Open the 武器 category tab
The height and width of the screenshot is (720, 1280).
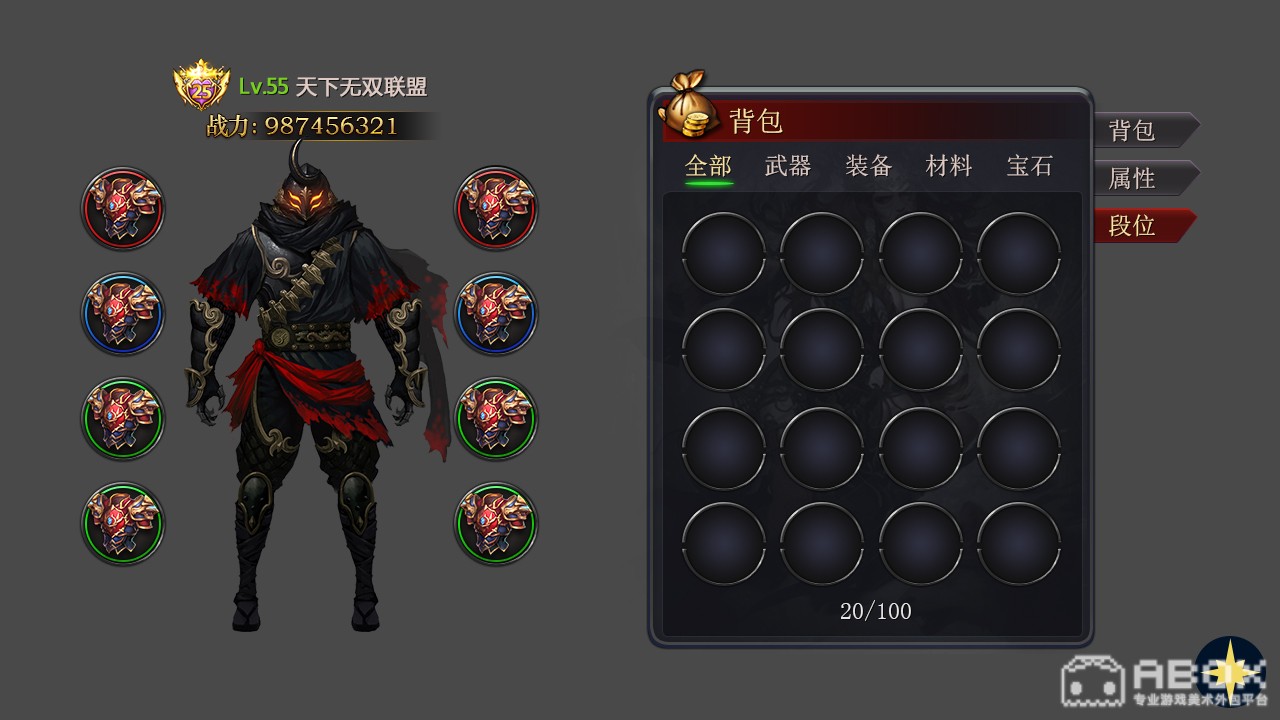click(x=788, y=166)
